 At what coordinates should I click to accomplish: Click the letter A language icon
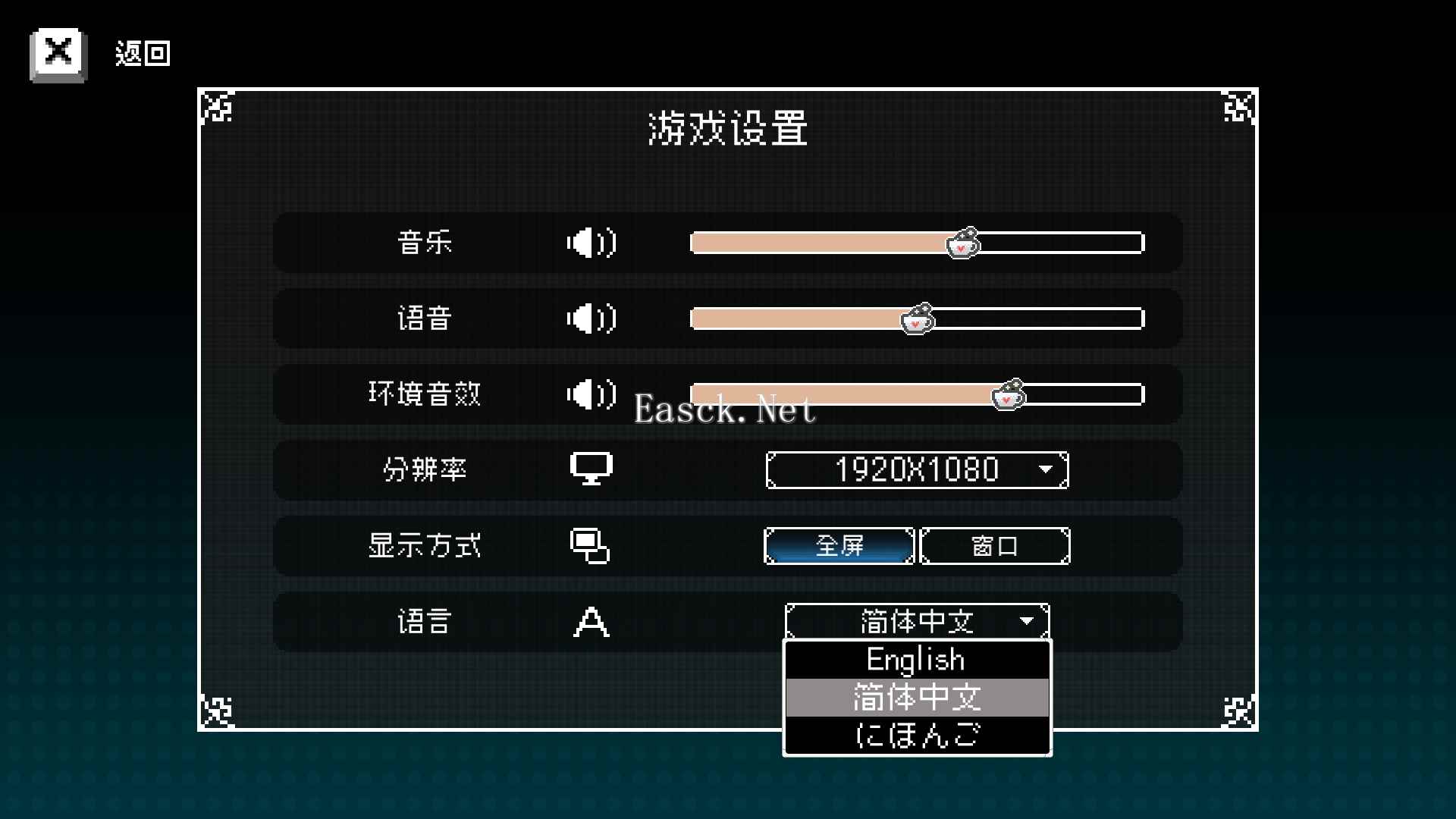[x=591, y=622]
